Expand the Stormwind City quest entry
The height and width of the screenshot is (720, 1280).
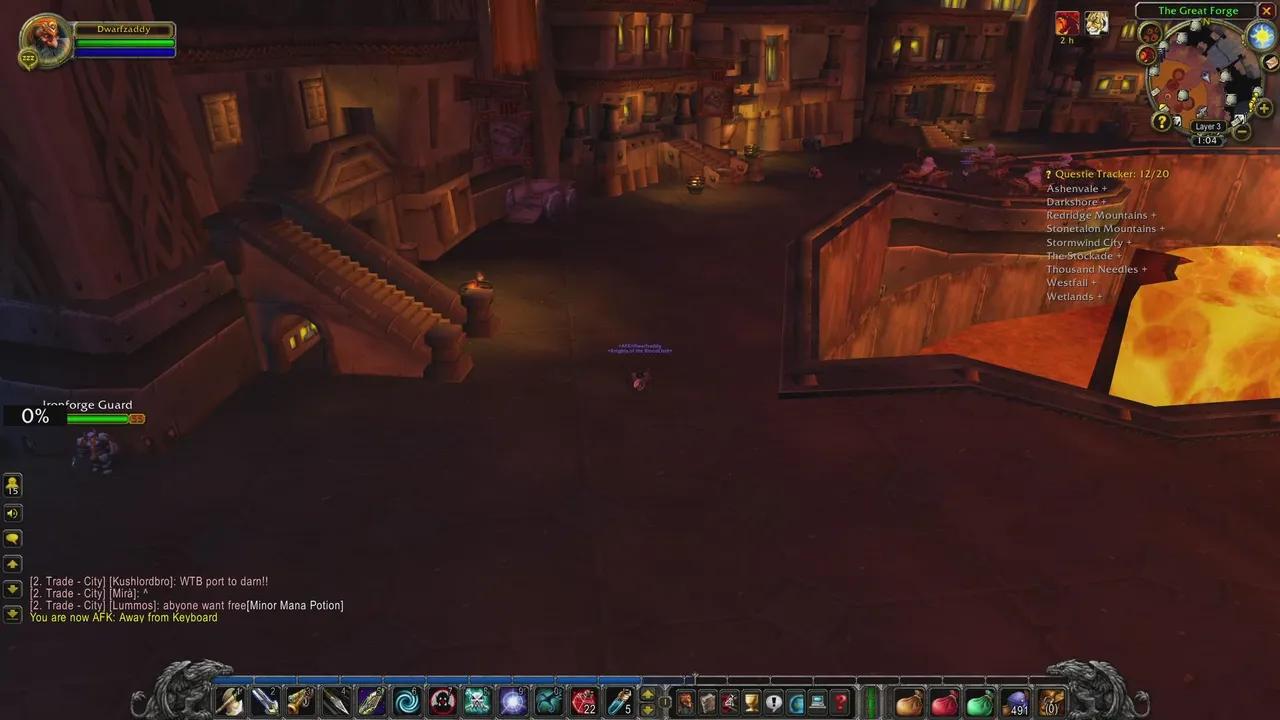click(1088, 242)
